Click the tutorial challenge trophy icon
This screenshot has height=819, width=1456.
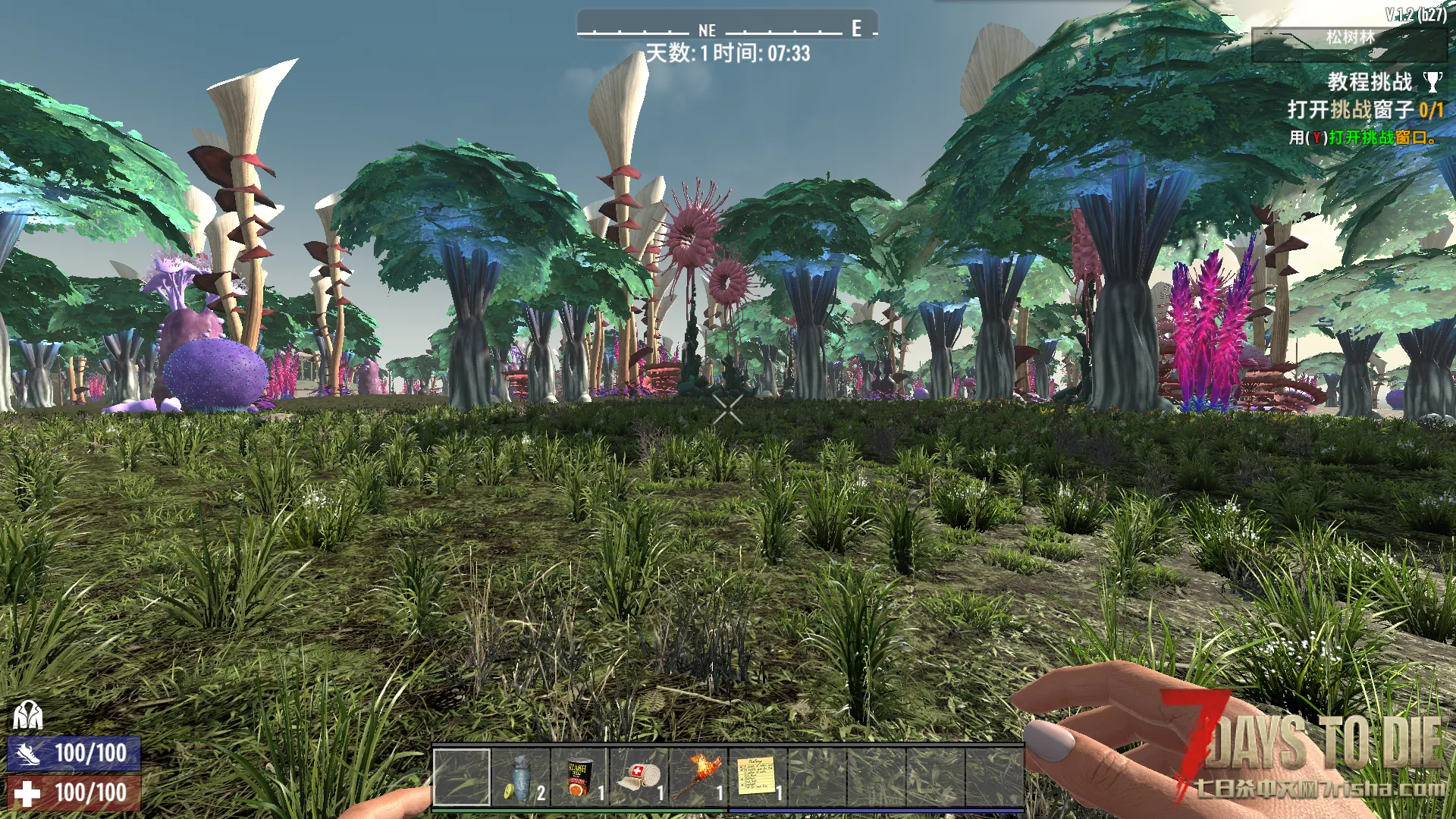1432,82
